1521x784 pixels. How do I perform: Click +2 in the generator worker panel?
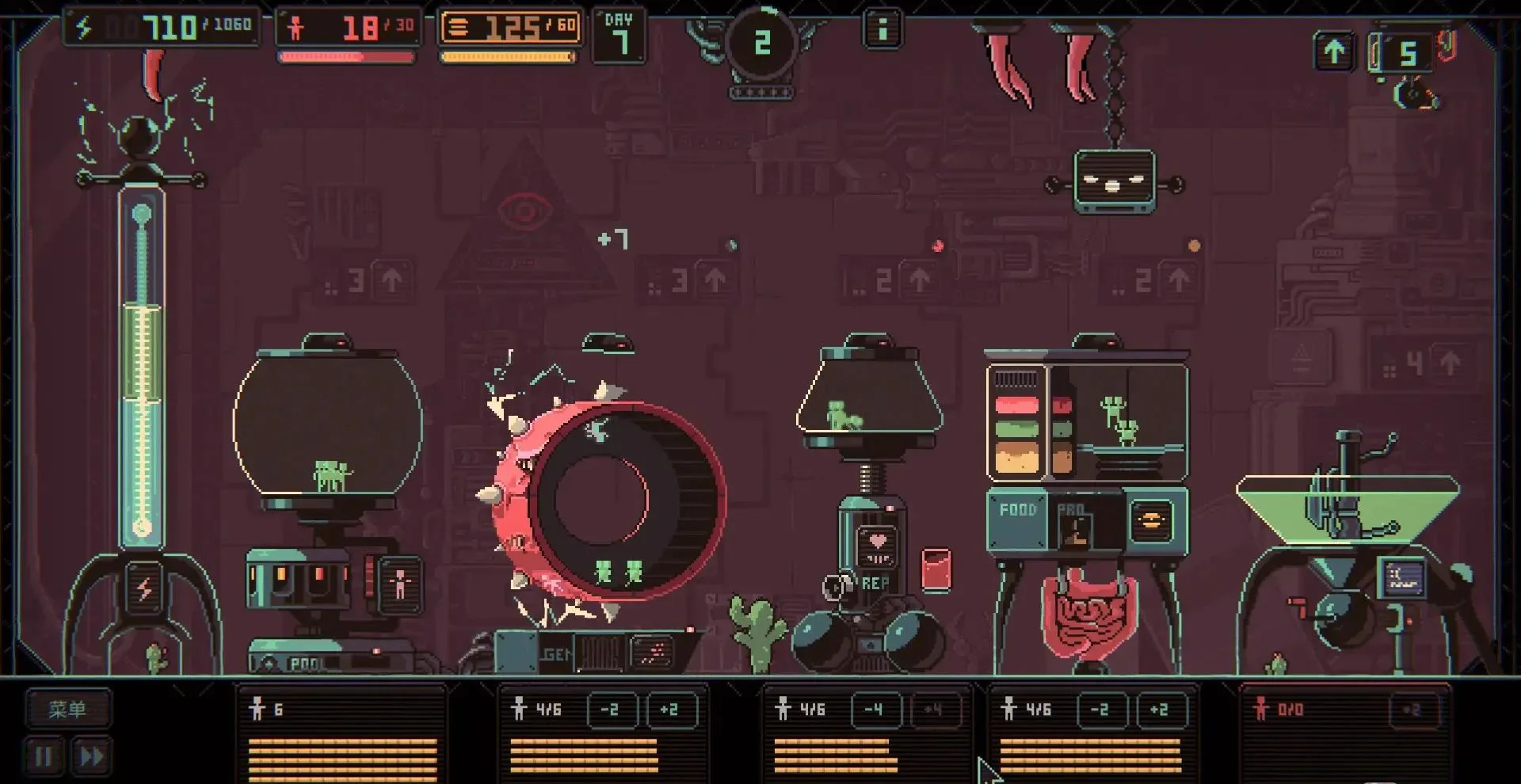click(x=670, y=710)
